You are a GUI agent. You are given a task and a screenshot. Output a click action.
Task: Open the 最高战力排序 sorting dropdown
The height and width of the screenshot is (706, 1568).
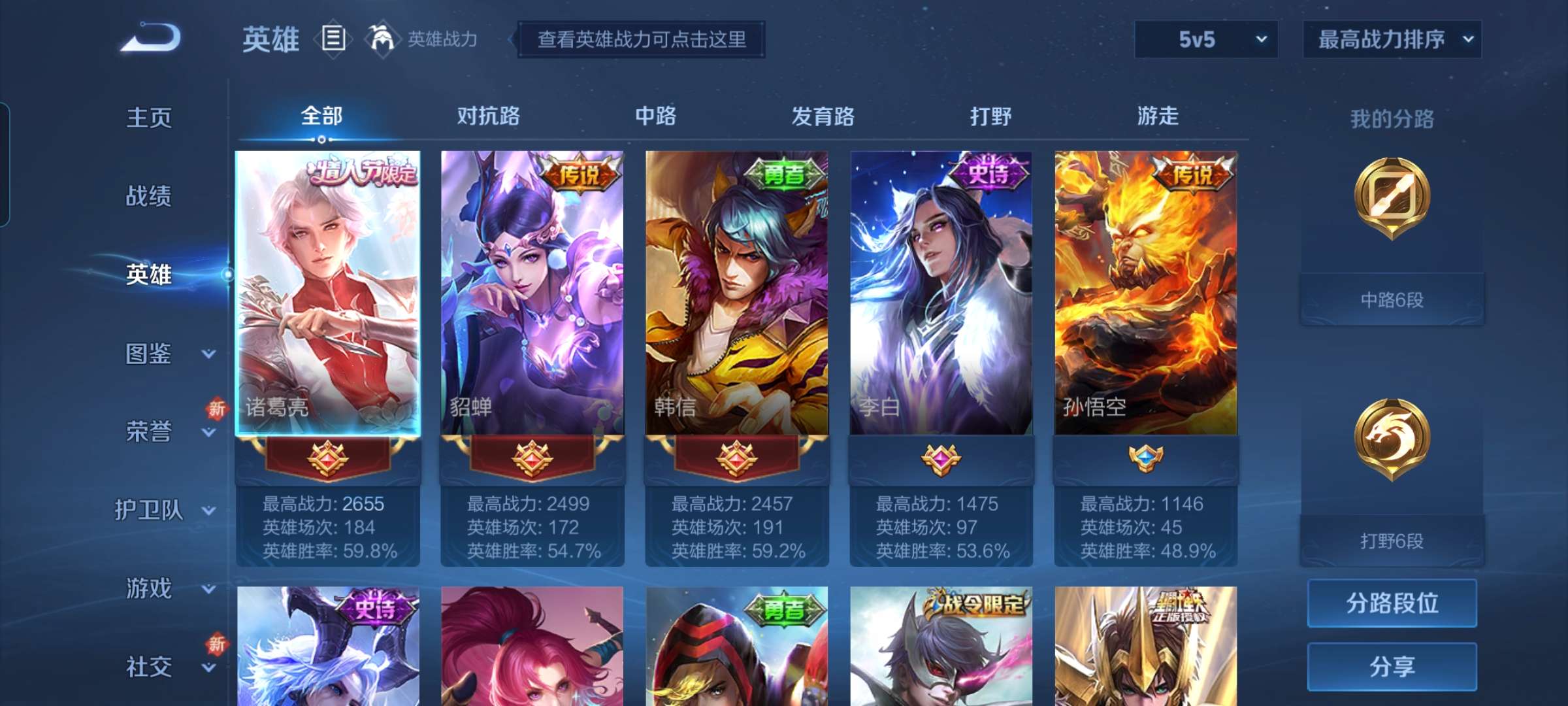(x=1392, y=39)
